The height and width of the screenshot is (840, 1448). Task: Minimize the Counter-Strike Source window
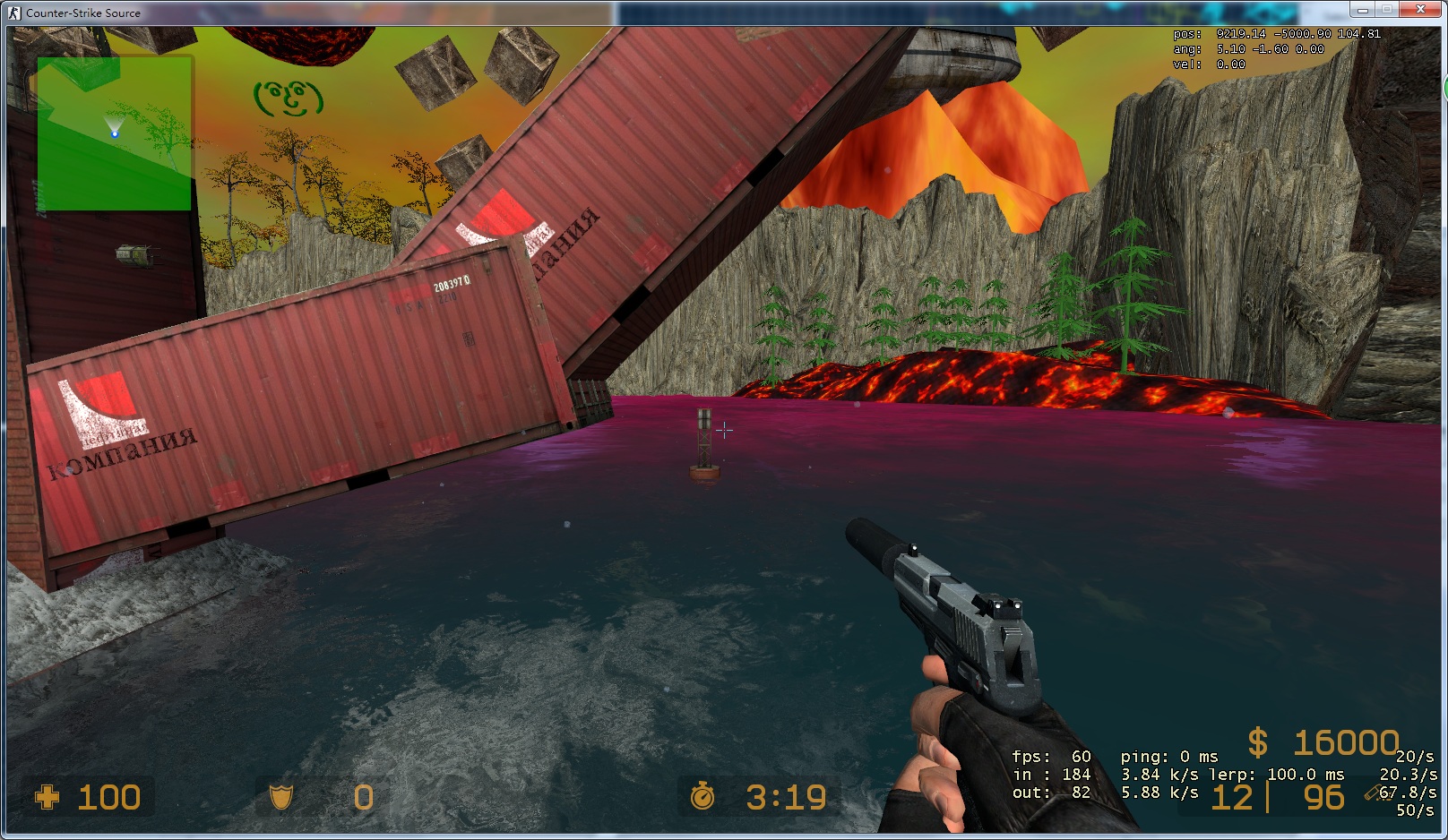tap(1362, 10)
